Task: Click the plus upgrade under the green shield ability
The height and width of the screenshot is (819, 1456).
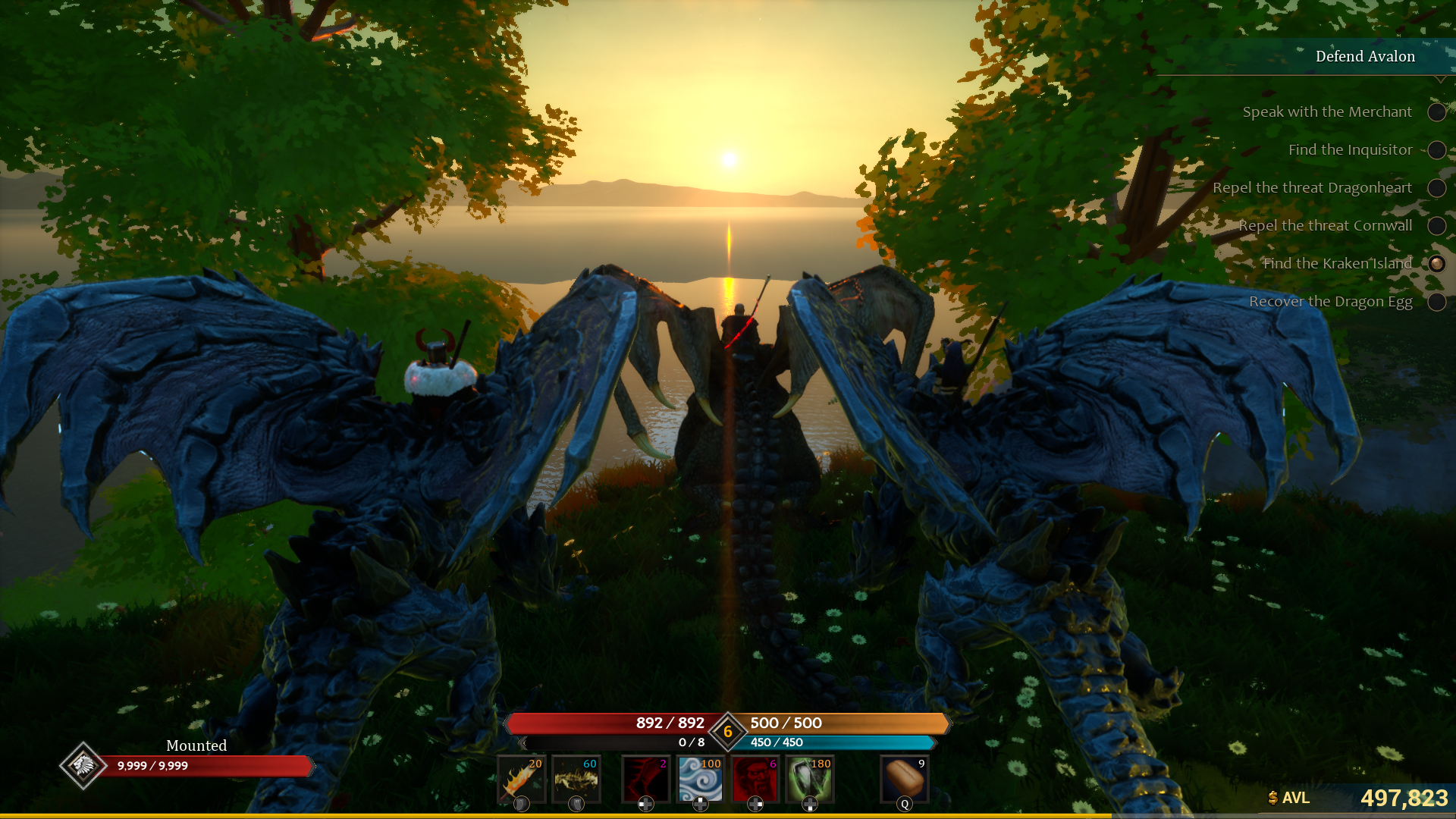Action: 810,805
